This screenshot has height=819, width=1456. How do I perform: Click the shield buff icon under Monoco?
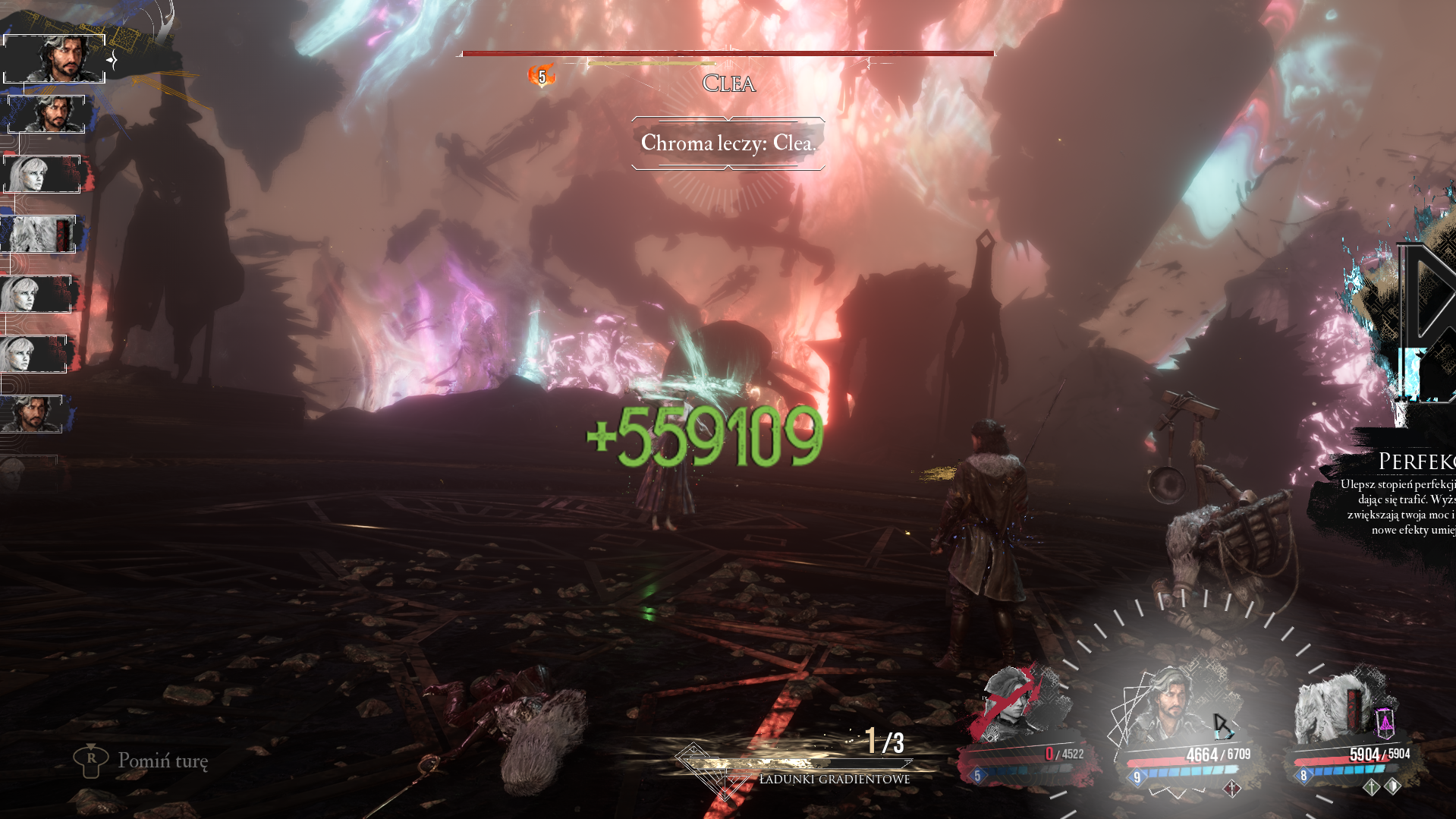[x=1393, y=786]
